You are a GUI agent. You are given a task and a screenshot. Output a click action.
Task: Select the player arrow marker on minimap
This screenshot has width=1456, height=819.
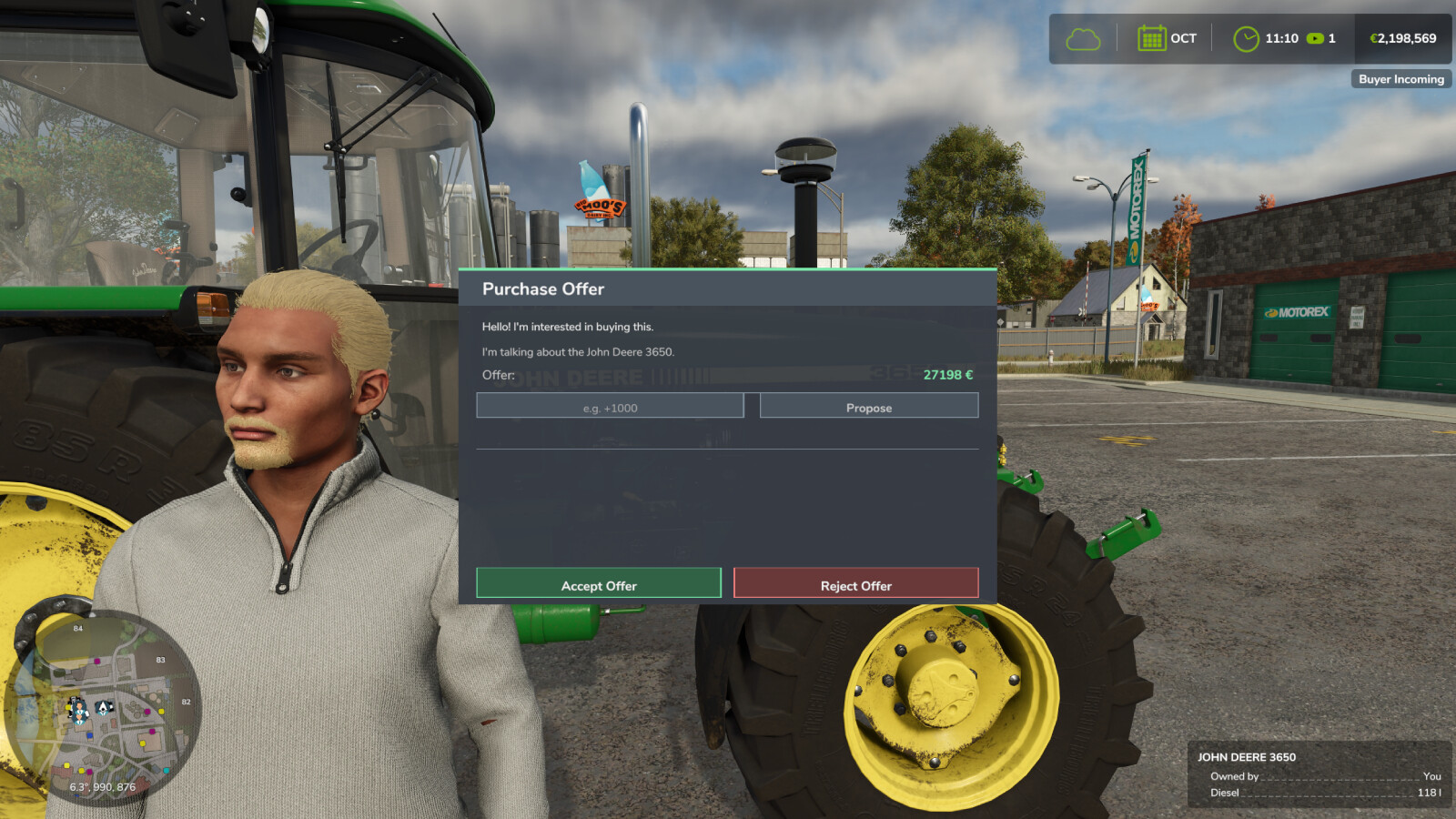pyautogui.click(x=103, y=707)
